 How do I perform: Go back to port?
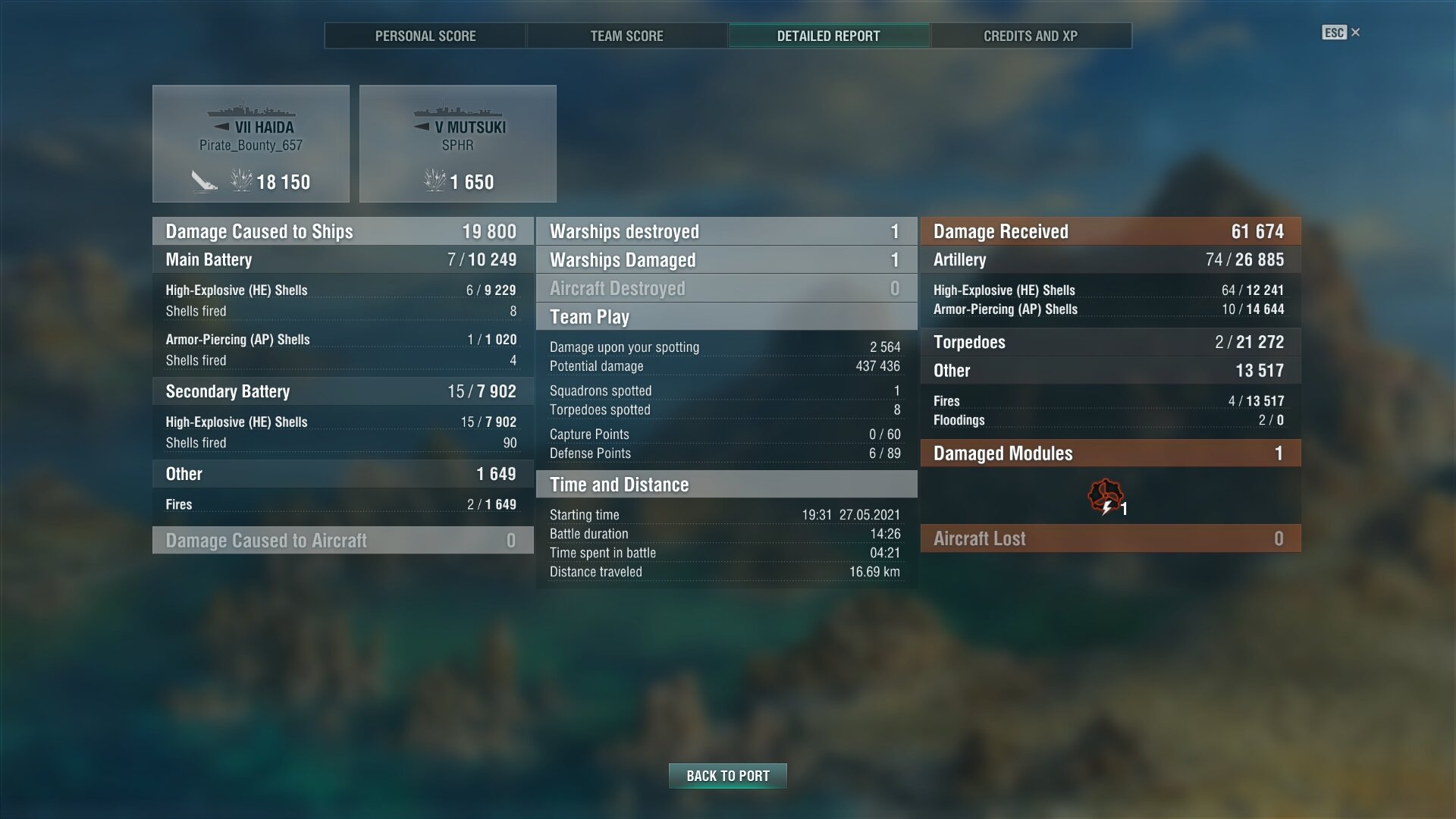point(727,776)
